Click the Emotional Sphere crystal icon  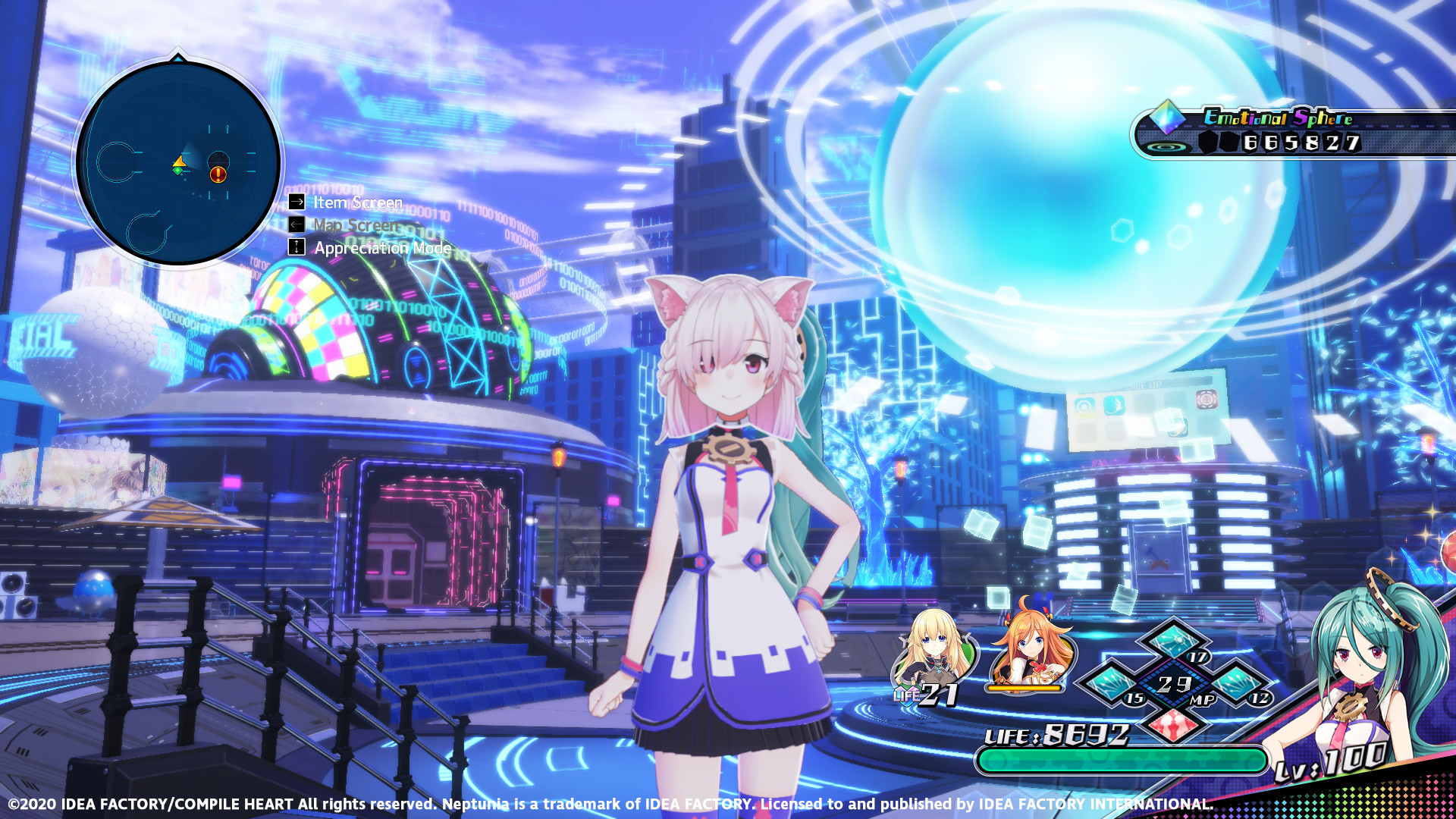coord(1166,115)
